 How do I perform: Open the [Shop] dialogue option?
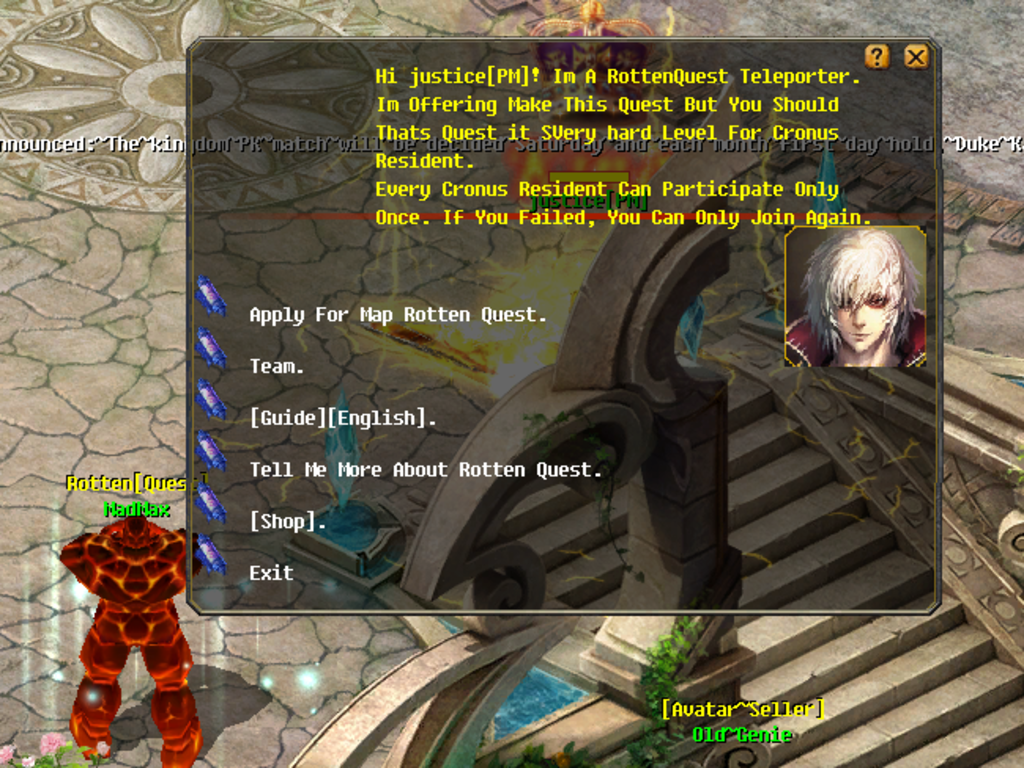click(x=288, y=521)
